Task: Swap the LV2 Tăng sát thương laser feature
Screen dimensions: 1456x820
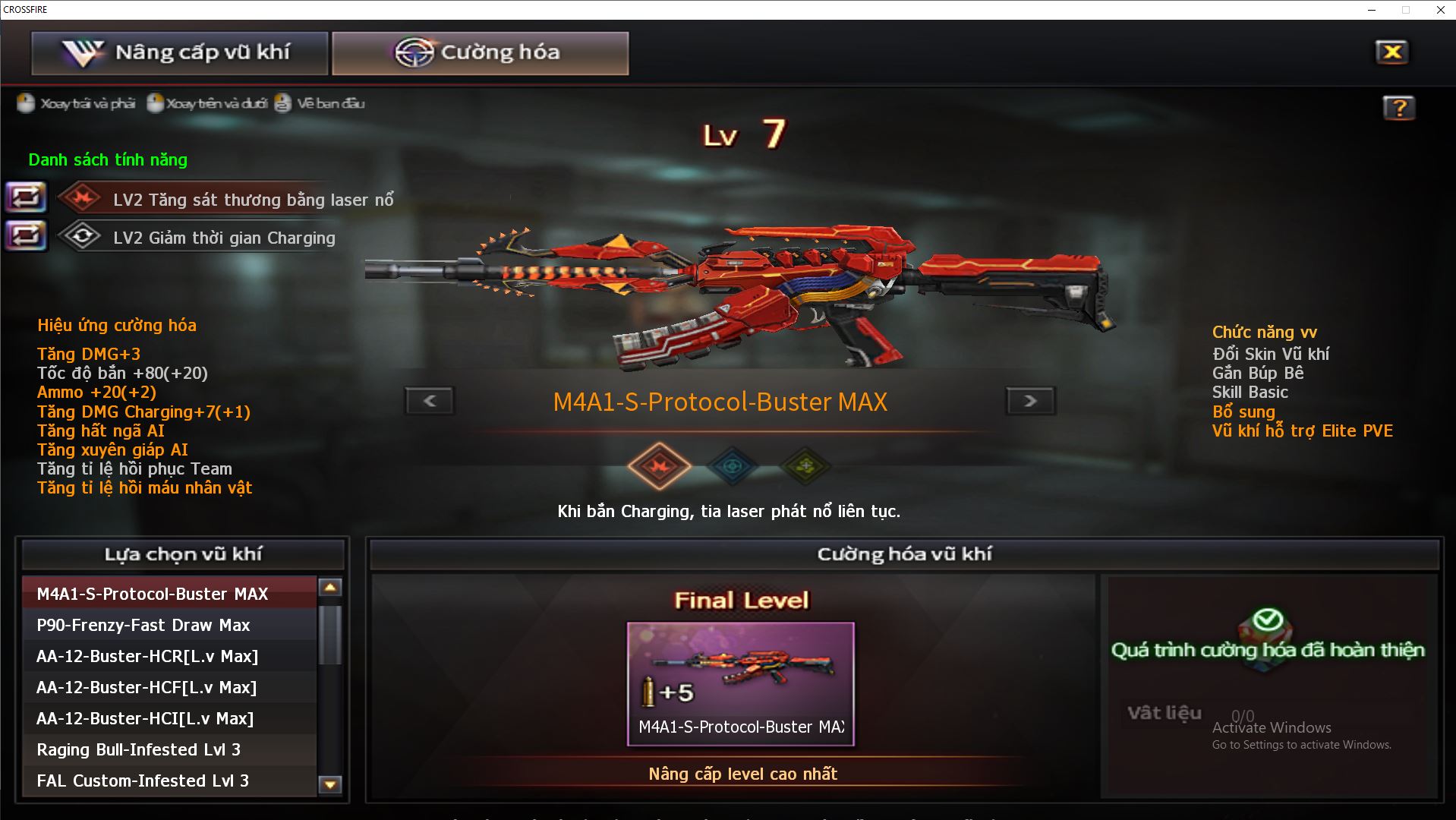Action: [x=26, y=198]
